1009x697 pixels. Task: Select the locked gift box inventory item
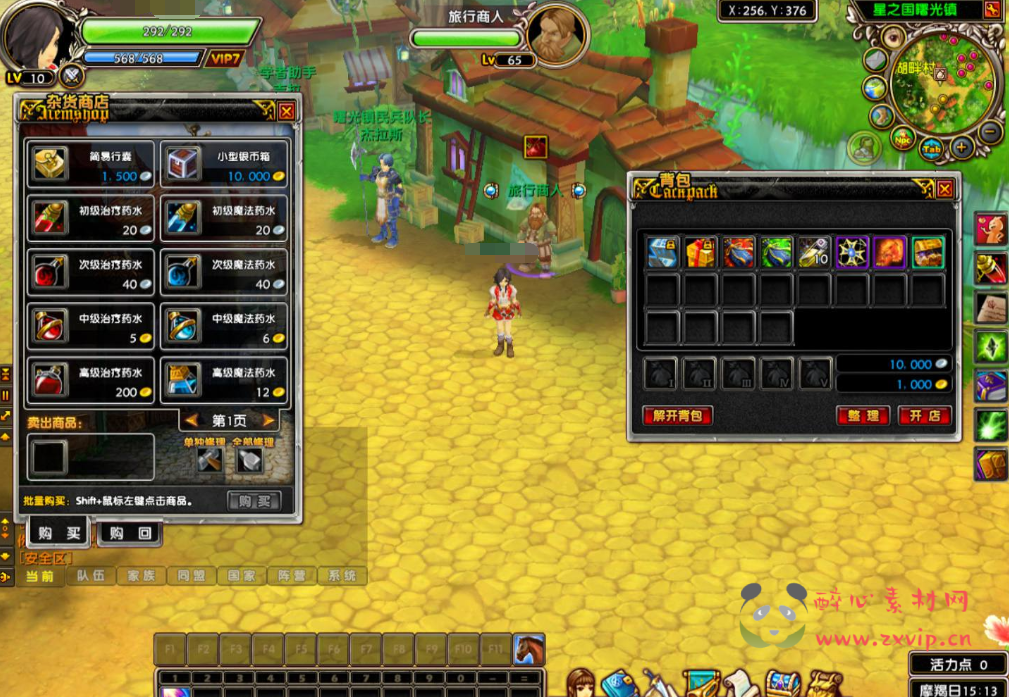coord(700,253)
